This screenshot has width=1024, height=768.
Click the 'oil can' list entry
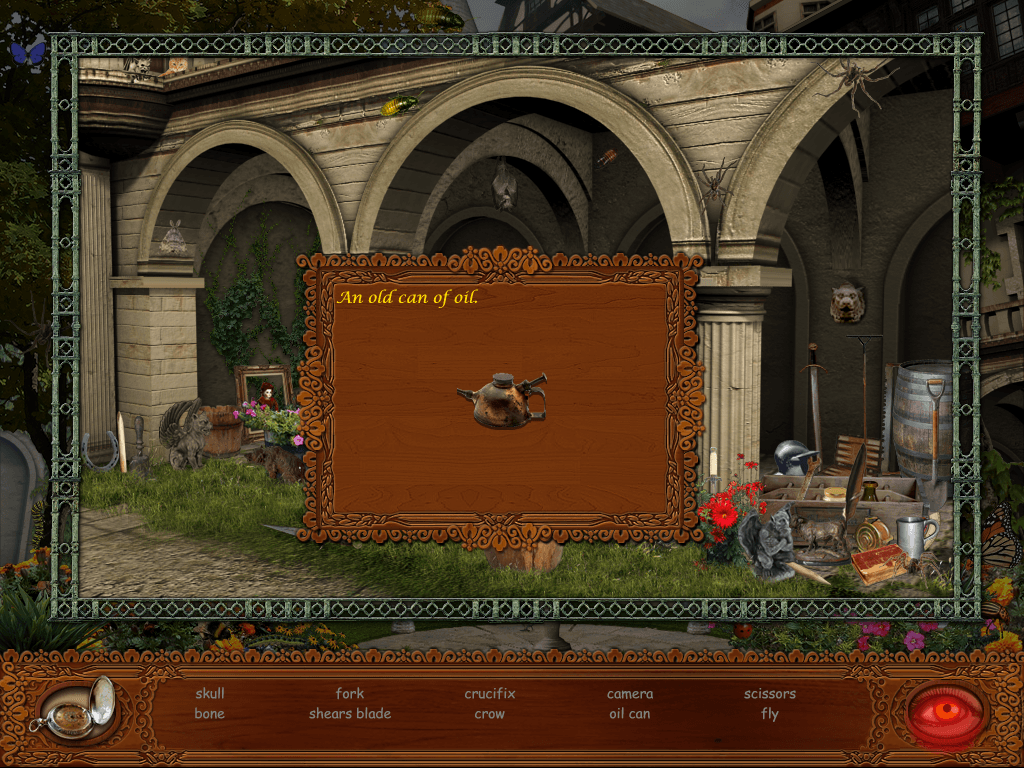point(630,714)
